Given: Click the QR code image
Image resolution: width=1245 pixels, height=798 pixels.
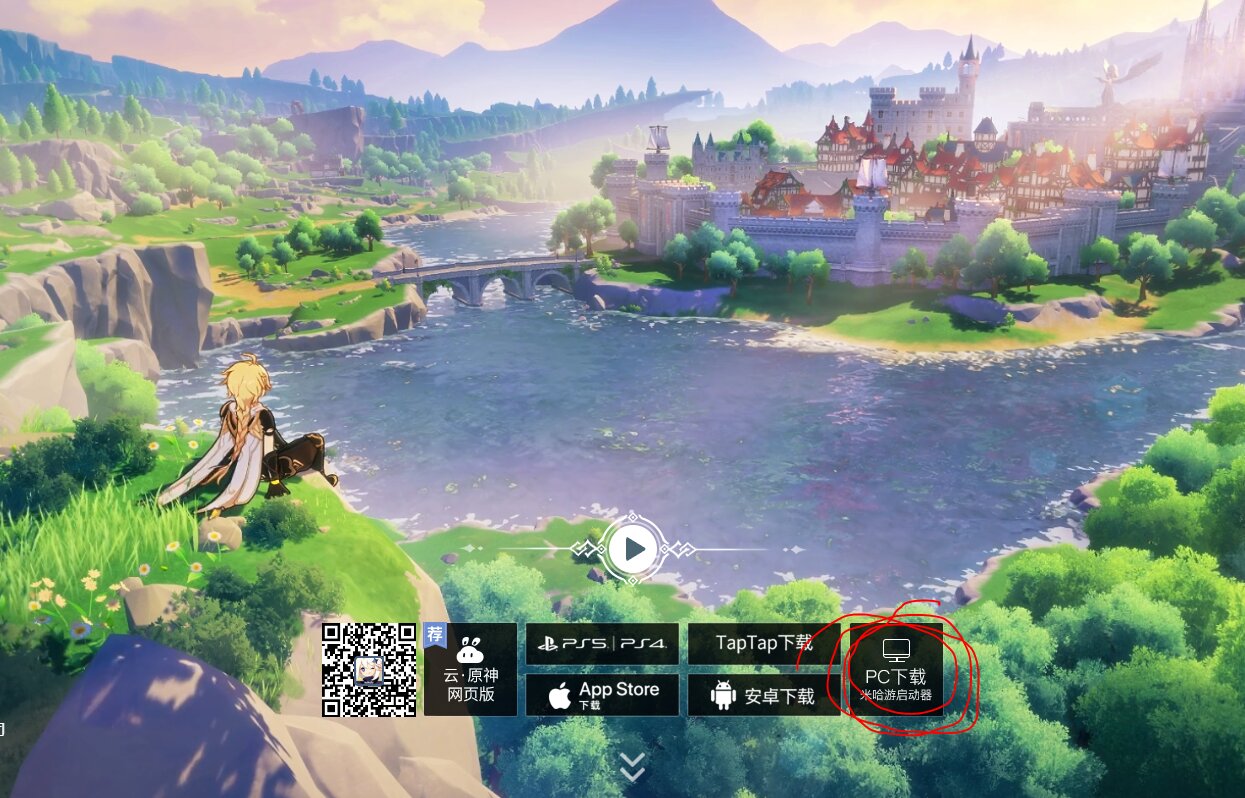Looking at the screenshot, I should tap(369, 669).
